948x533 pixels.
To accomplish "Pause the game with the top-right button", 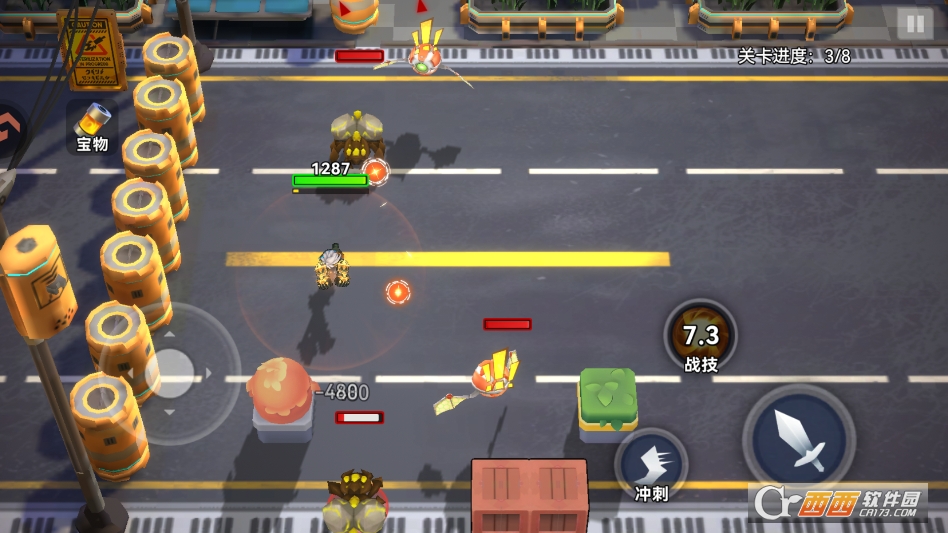I will click(x=914, y=24).
